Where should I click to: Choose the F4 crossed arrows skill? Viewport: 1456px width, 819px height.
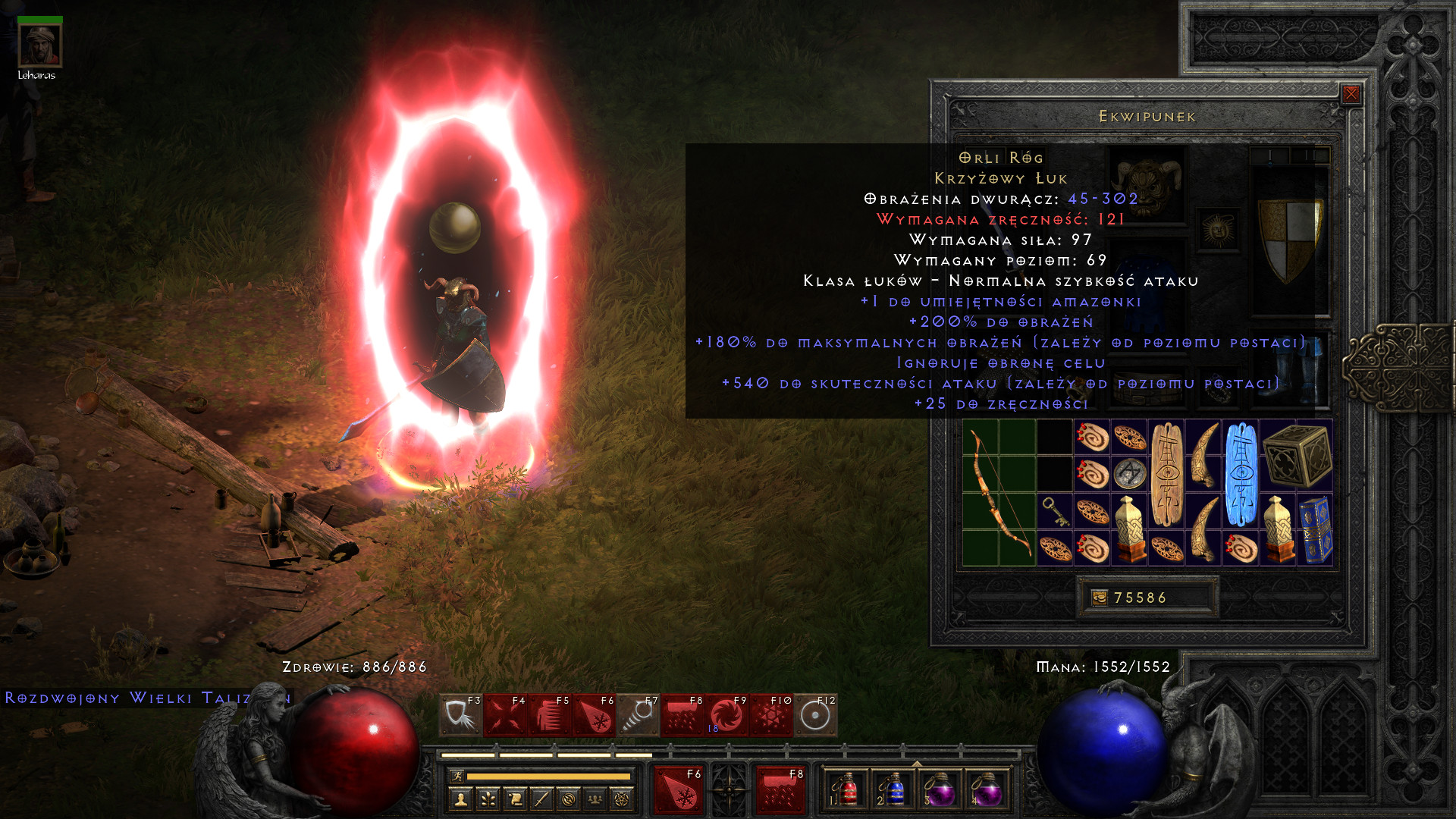click(505, 715)
